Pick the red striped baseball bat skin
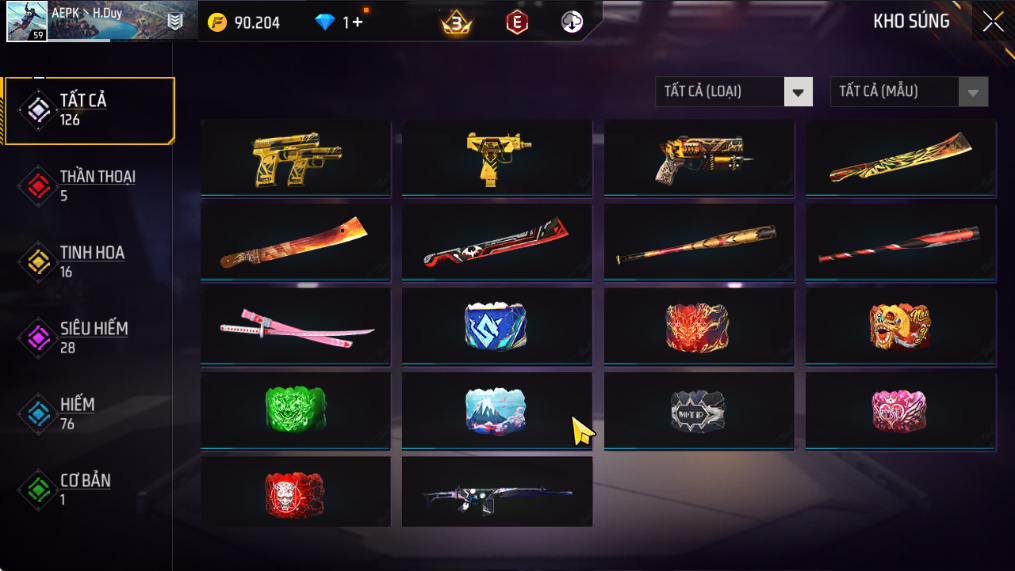The height and width of the screenshot is (571, 1015). click(x=900, y=242)
